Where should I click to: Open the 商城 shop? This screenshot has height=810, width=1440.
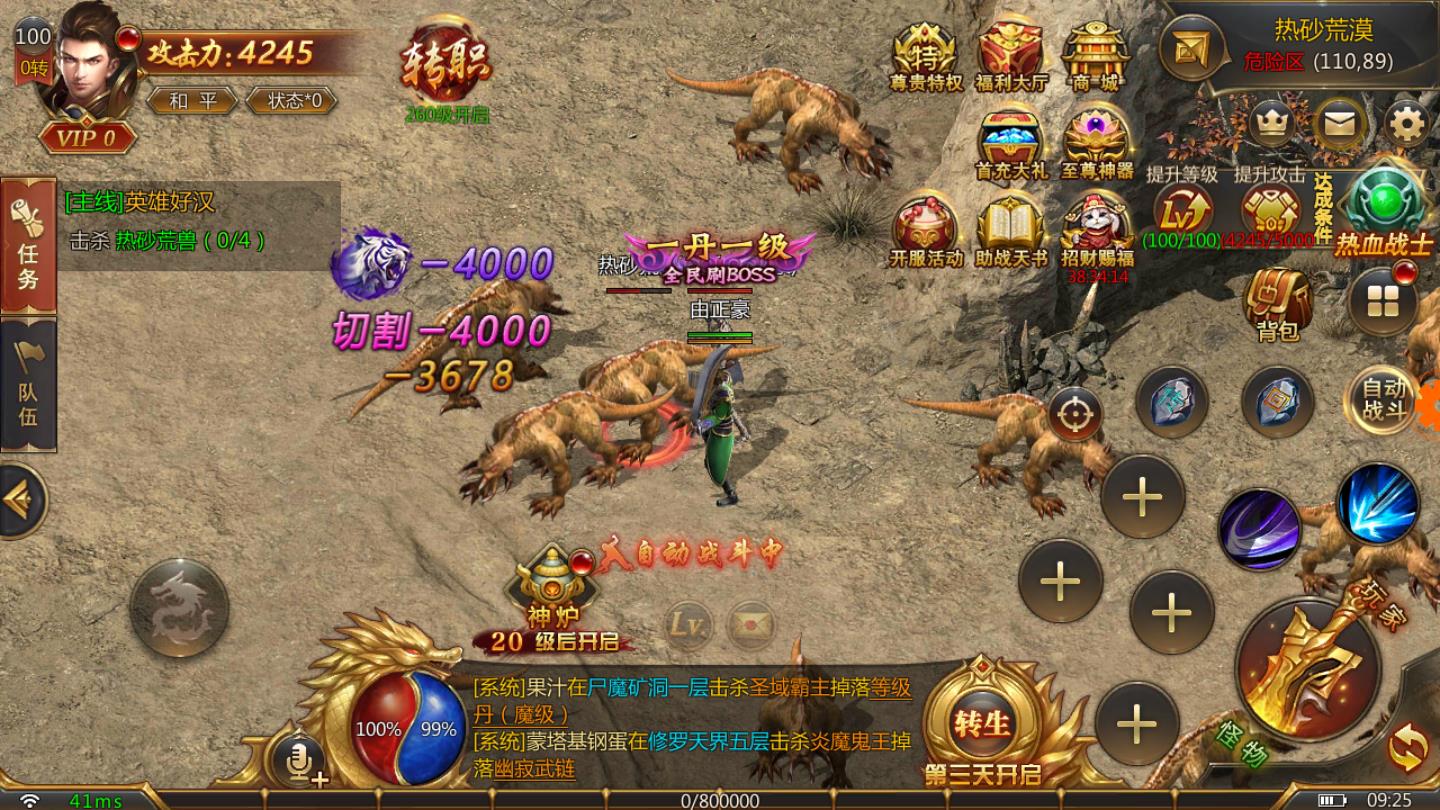(x=1094, y=58)
